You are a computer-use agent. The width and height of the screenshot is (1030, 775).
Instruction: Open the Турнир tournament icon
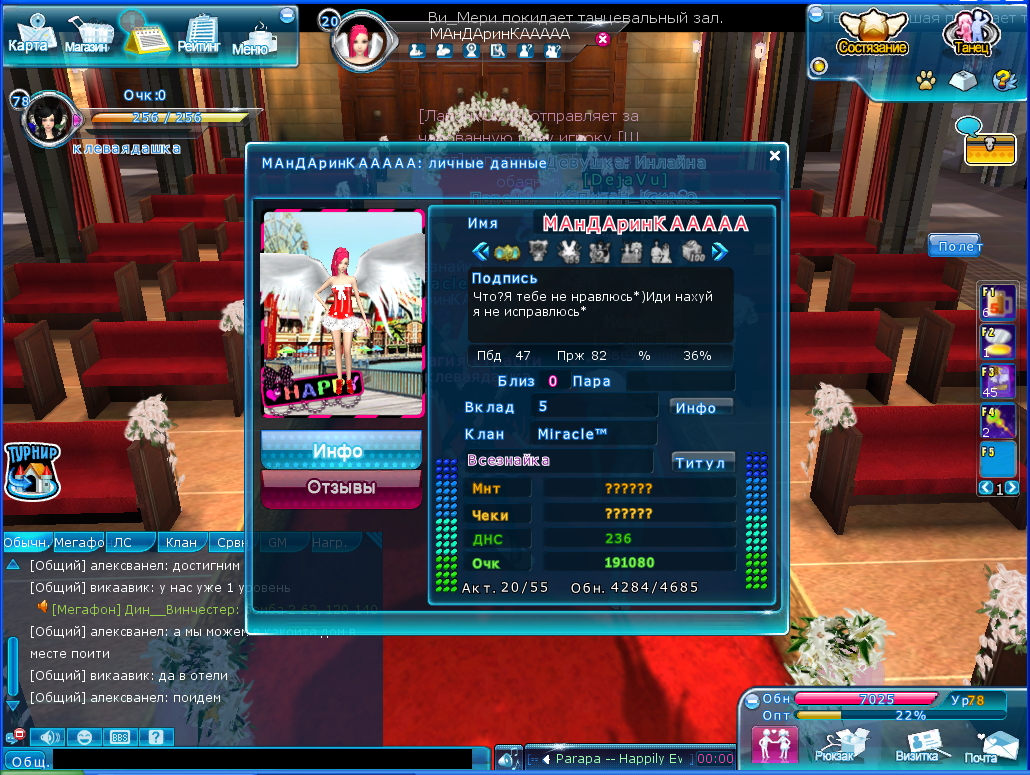click(32, 469)
